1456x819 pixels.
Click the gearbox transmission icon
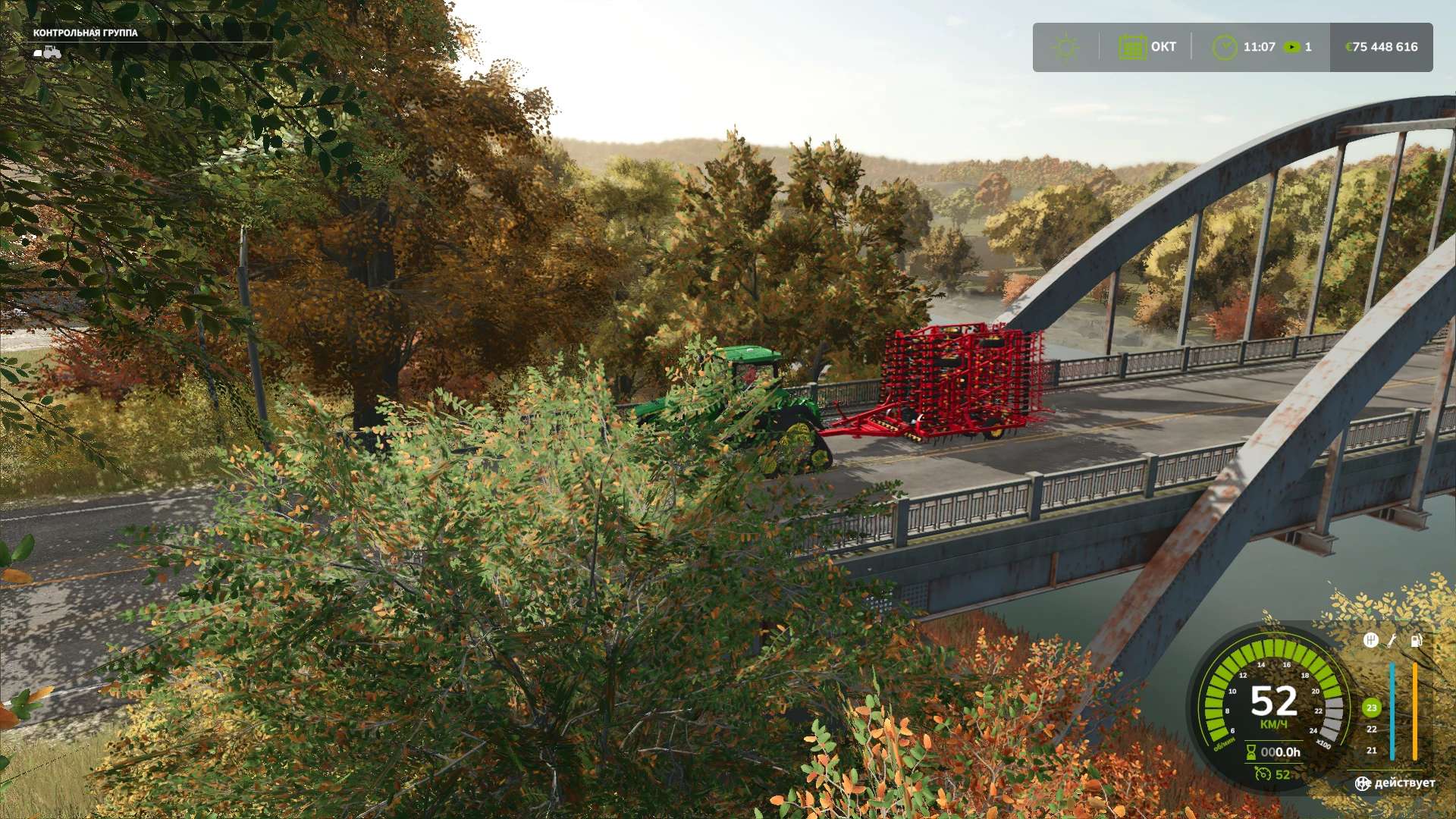tap(1370, 640)
